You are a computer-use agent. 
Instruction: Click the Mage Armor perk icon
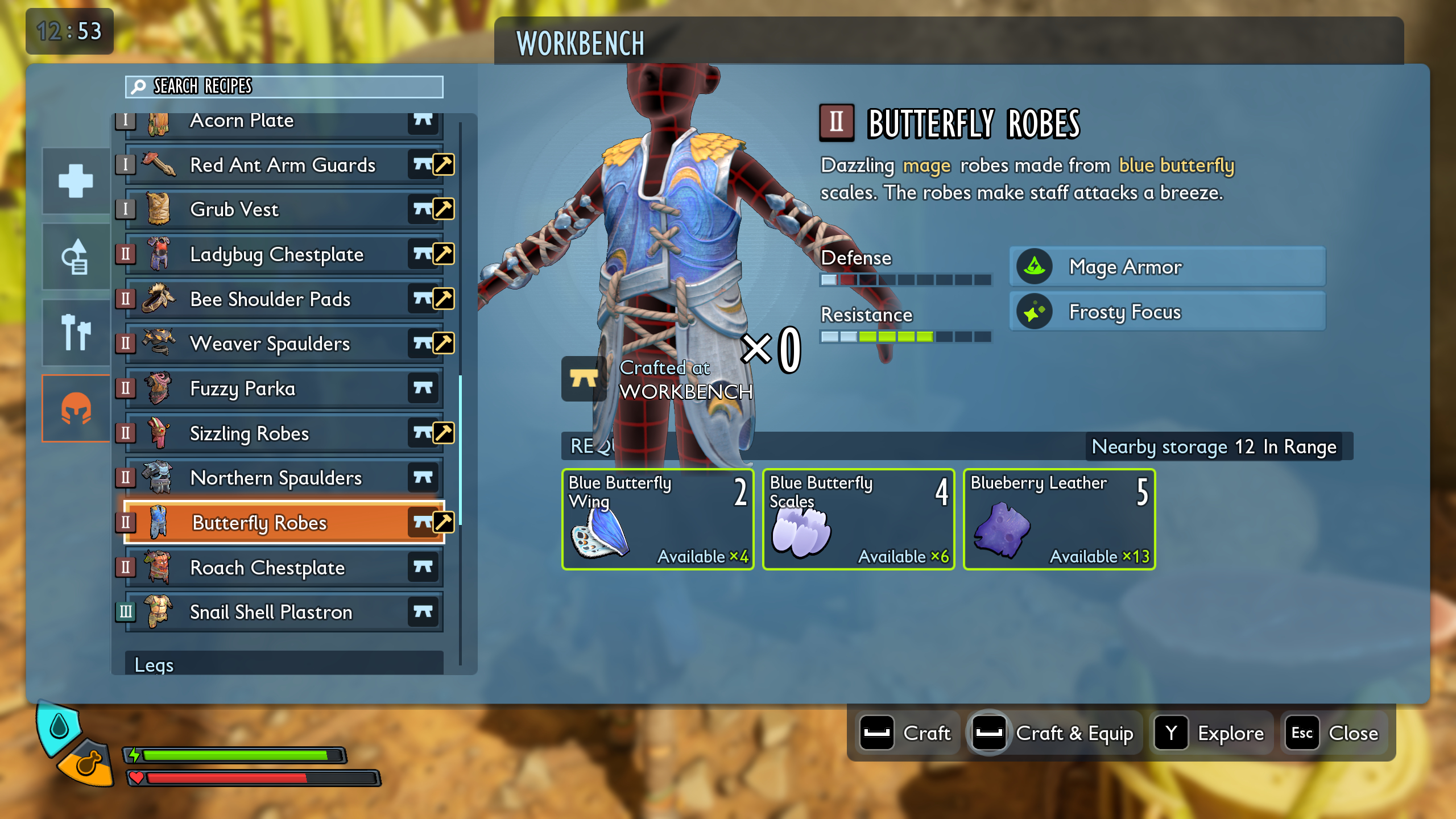click(x=1035, y=267)
